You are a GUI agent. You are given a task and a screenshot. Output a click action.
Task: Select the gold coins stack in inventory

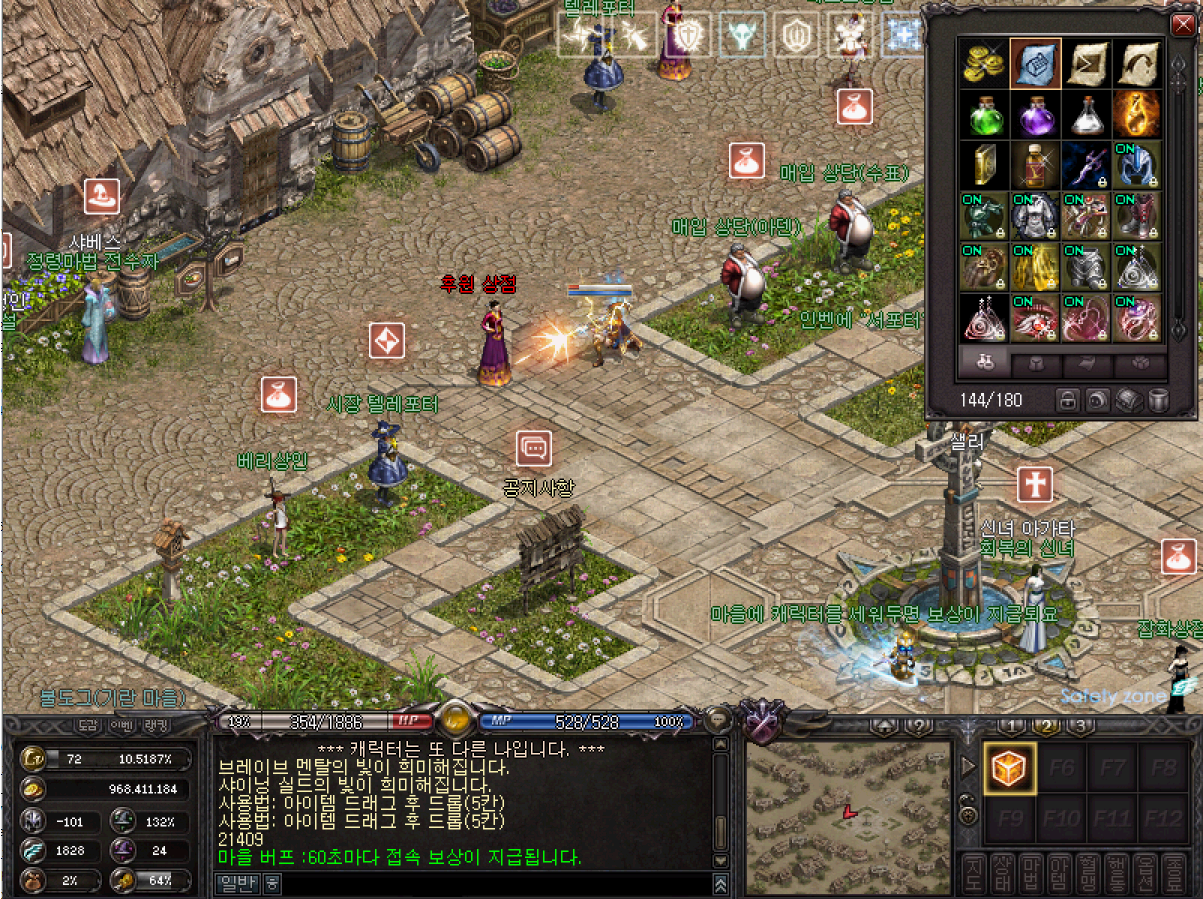(983, 64)
